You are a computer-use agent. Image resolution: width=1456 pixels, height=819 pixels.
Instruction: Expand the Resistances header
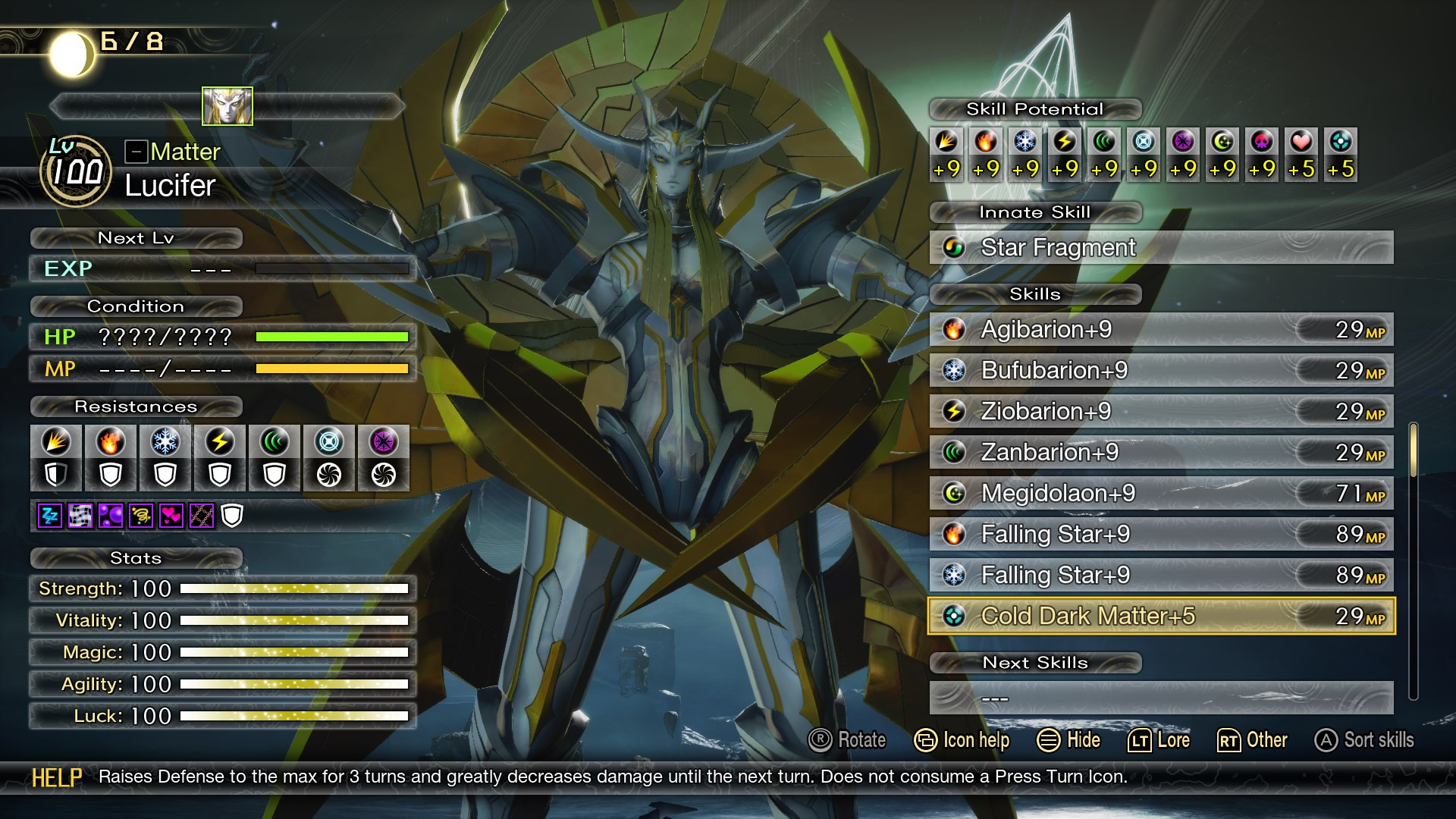(x=135, y=406)
